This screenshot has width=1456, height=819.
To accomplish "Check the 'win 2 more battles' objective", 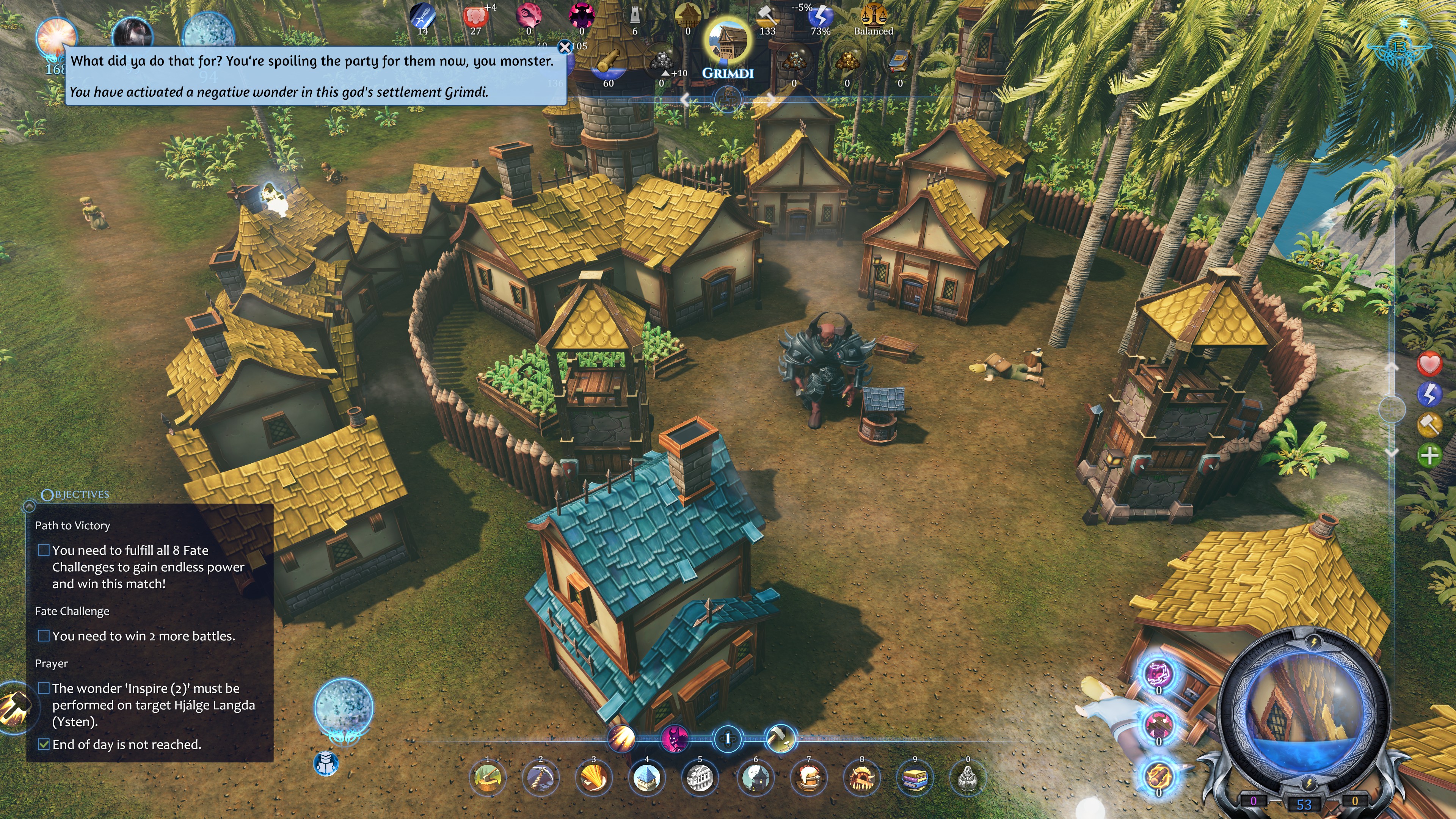I will [x=44, y=635].
